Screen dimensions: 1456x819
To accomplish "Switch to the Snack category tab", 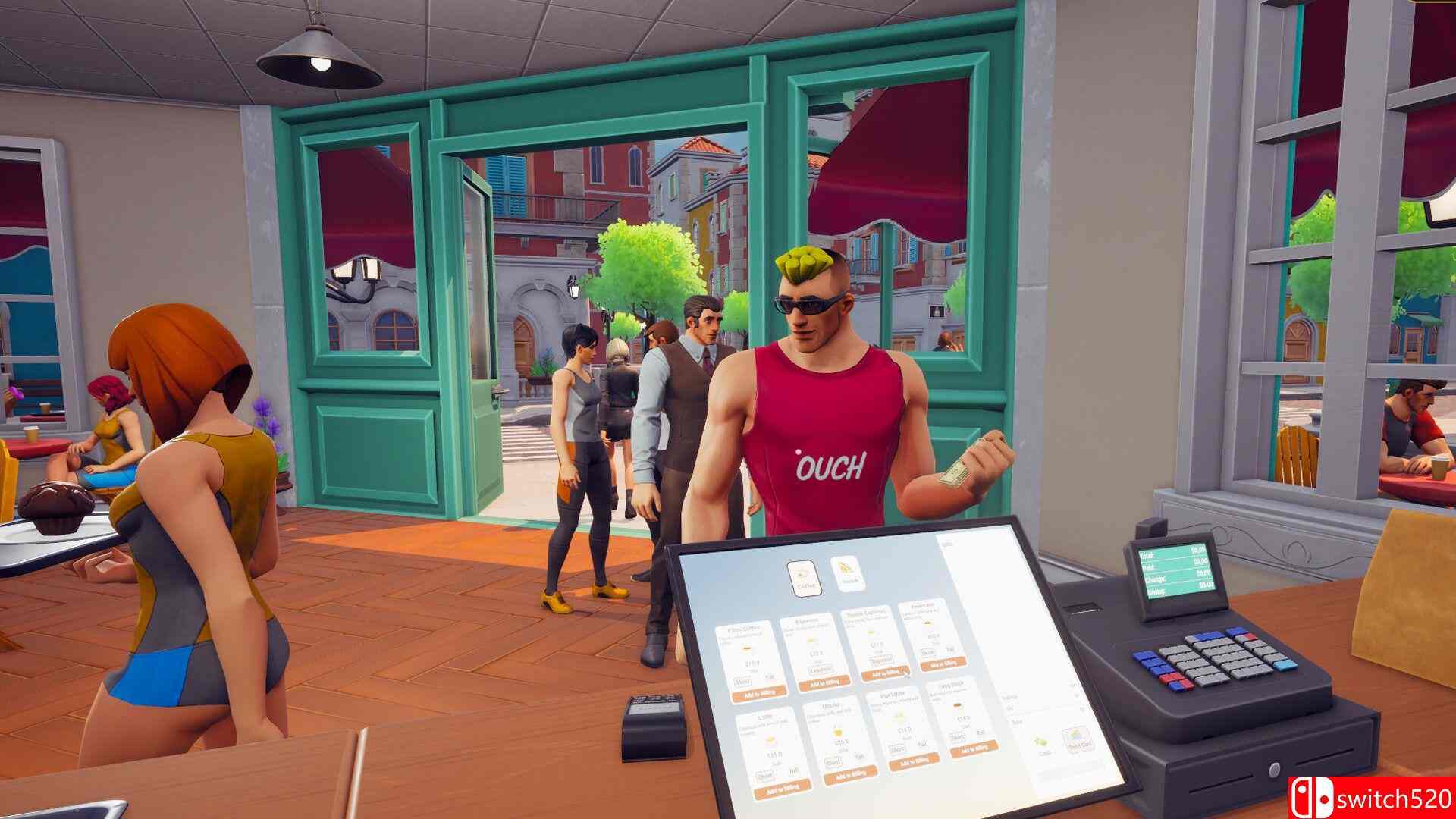I will click(847, 573).
